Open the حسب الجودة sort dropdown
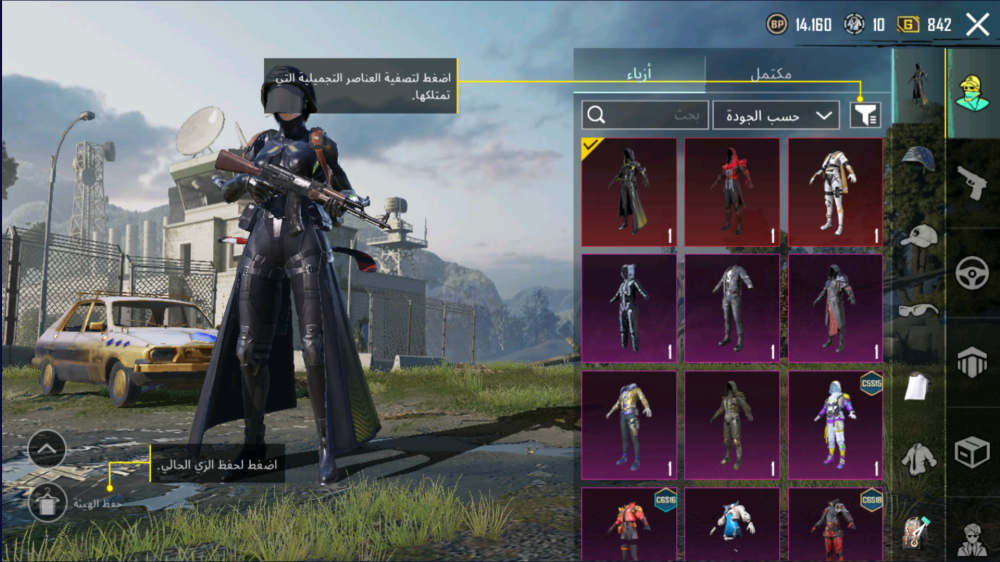The height and width of the screenshot is (562, 1000). (x=776, y=115)
